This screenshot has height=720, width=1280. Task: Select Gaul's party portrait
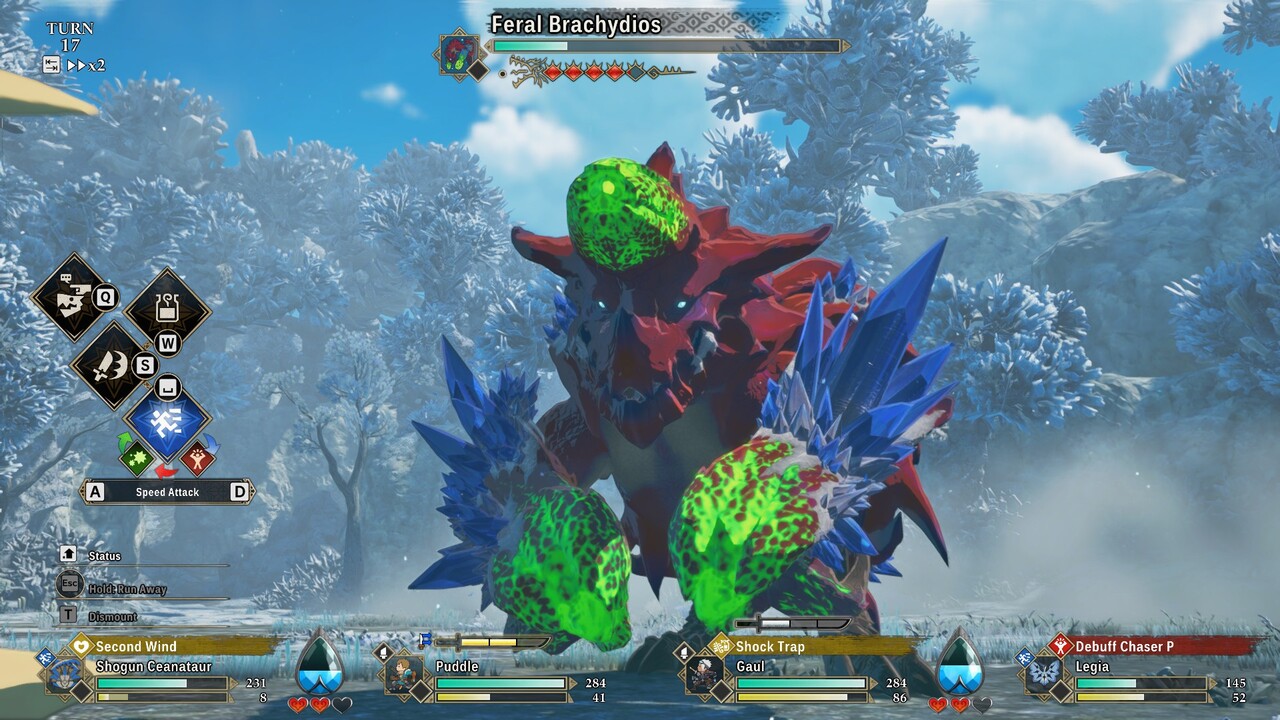[x=706, y=675]
